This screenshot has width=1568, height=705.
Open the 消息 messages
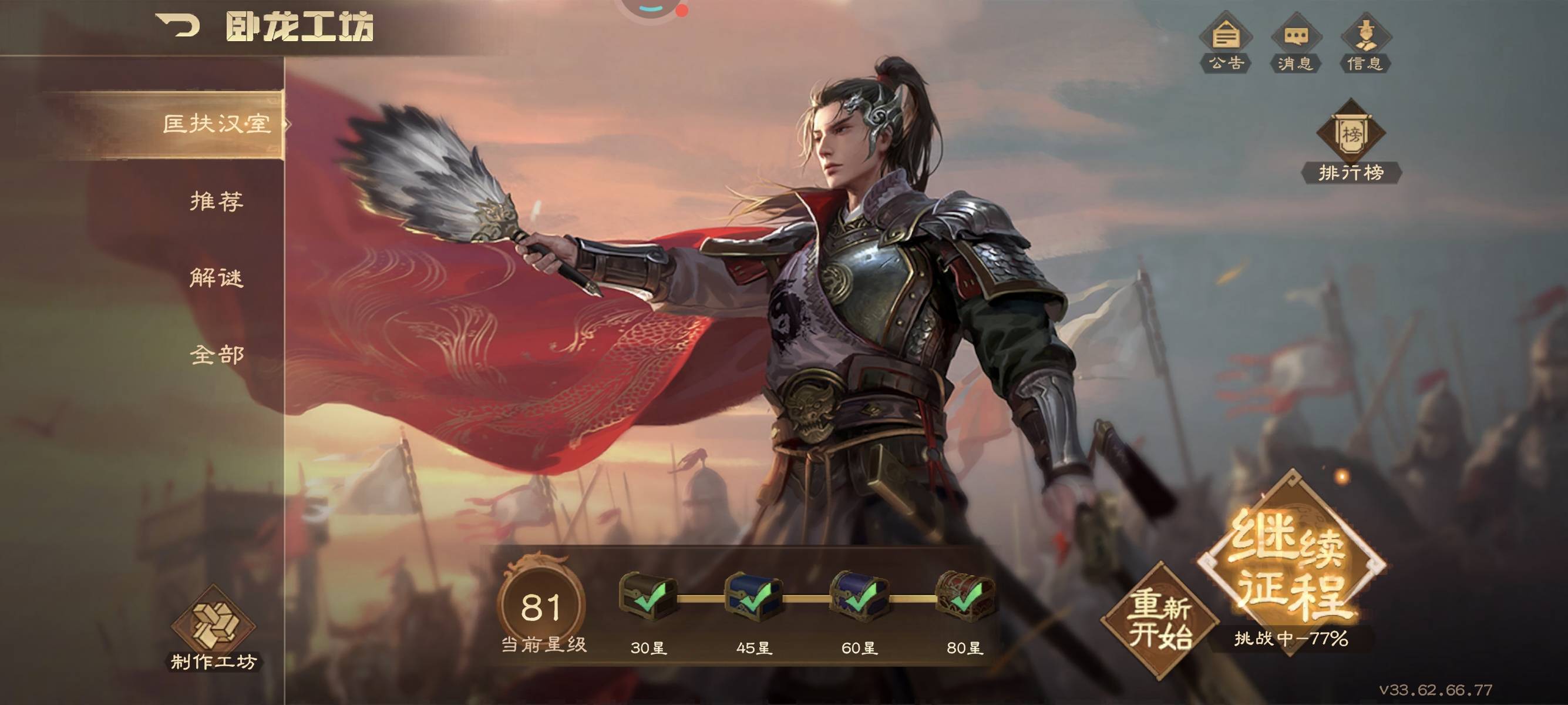point(1295,43)
